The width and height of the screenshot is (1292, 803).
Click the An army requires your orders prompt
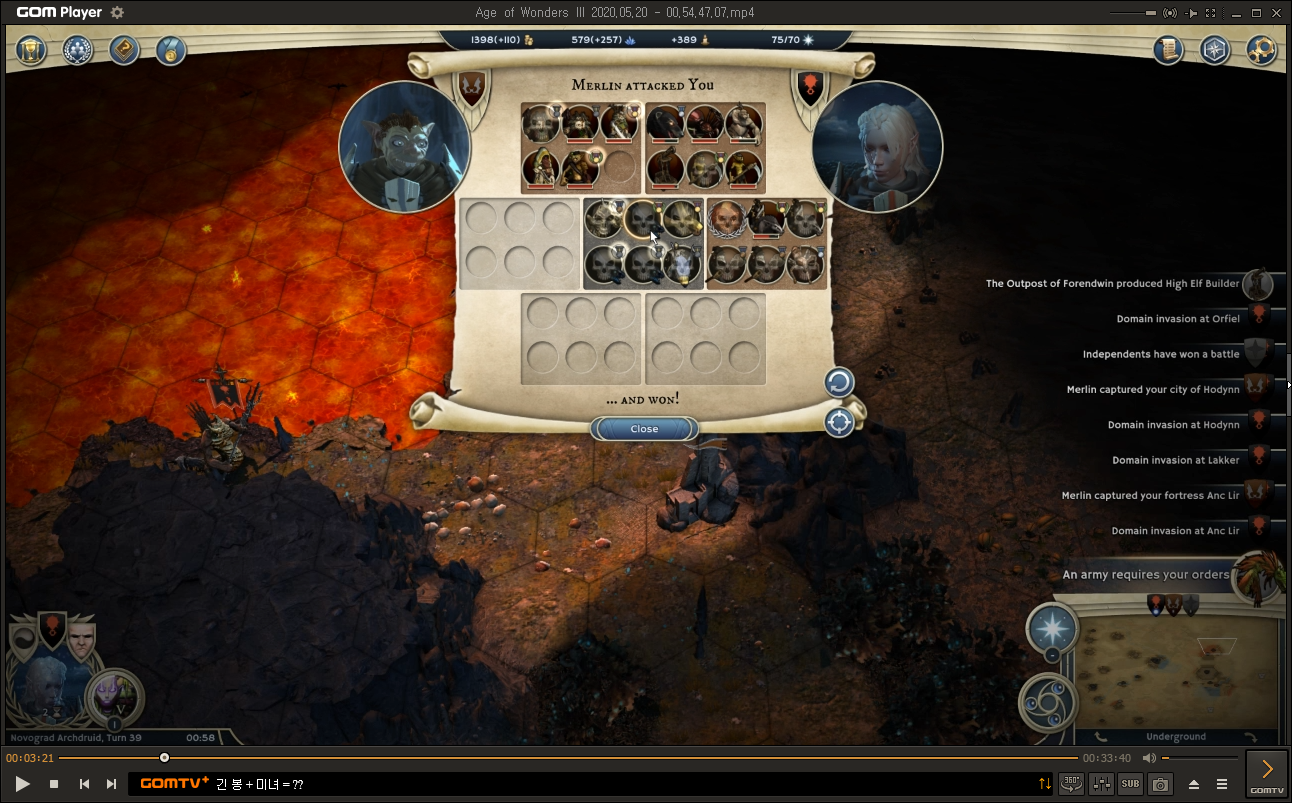tap(1145, 575)
